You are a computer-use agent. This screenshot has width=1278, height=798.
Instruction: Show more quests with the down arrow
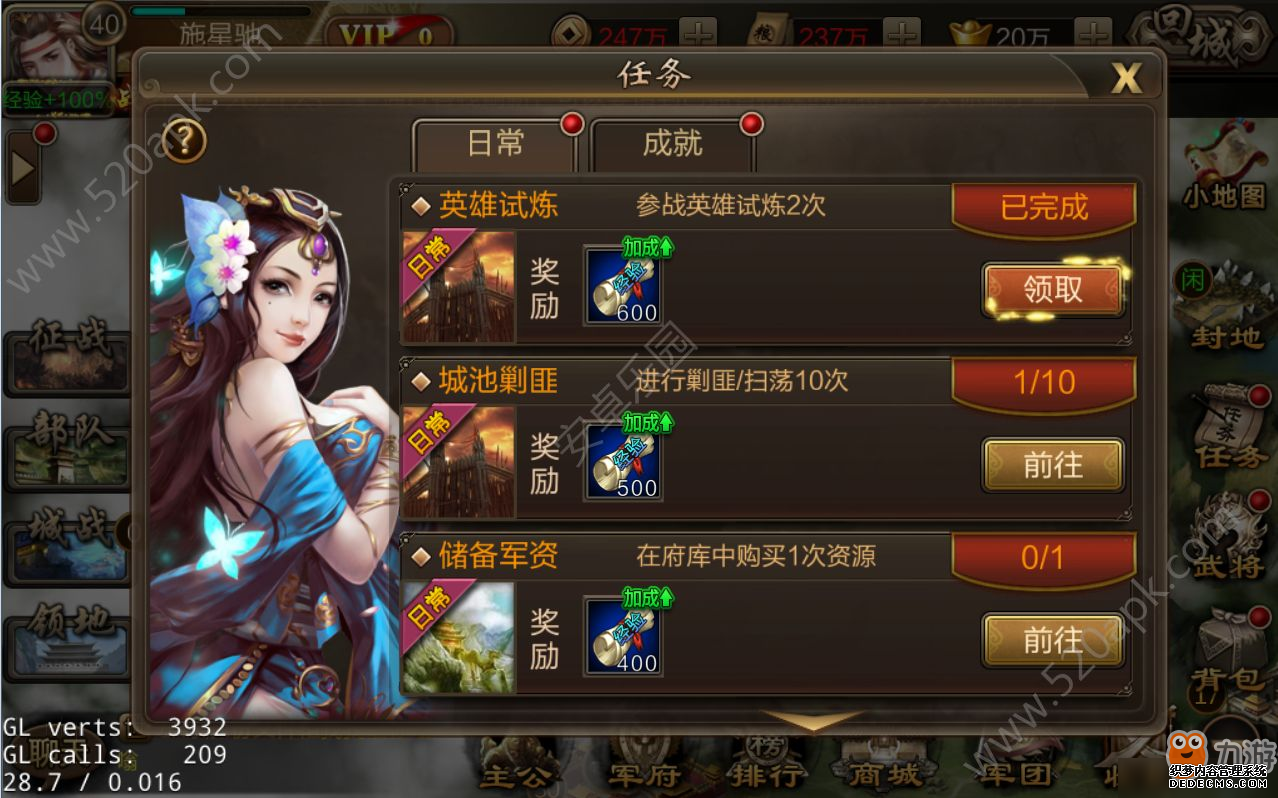tap(810, 719)
